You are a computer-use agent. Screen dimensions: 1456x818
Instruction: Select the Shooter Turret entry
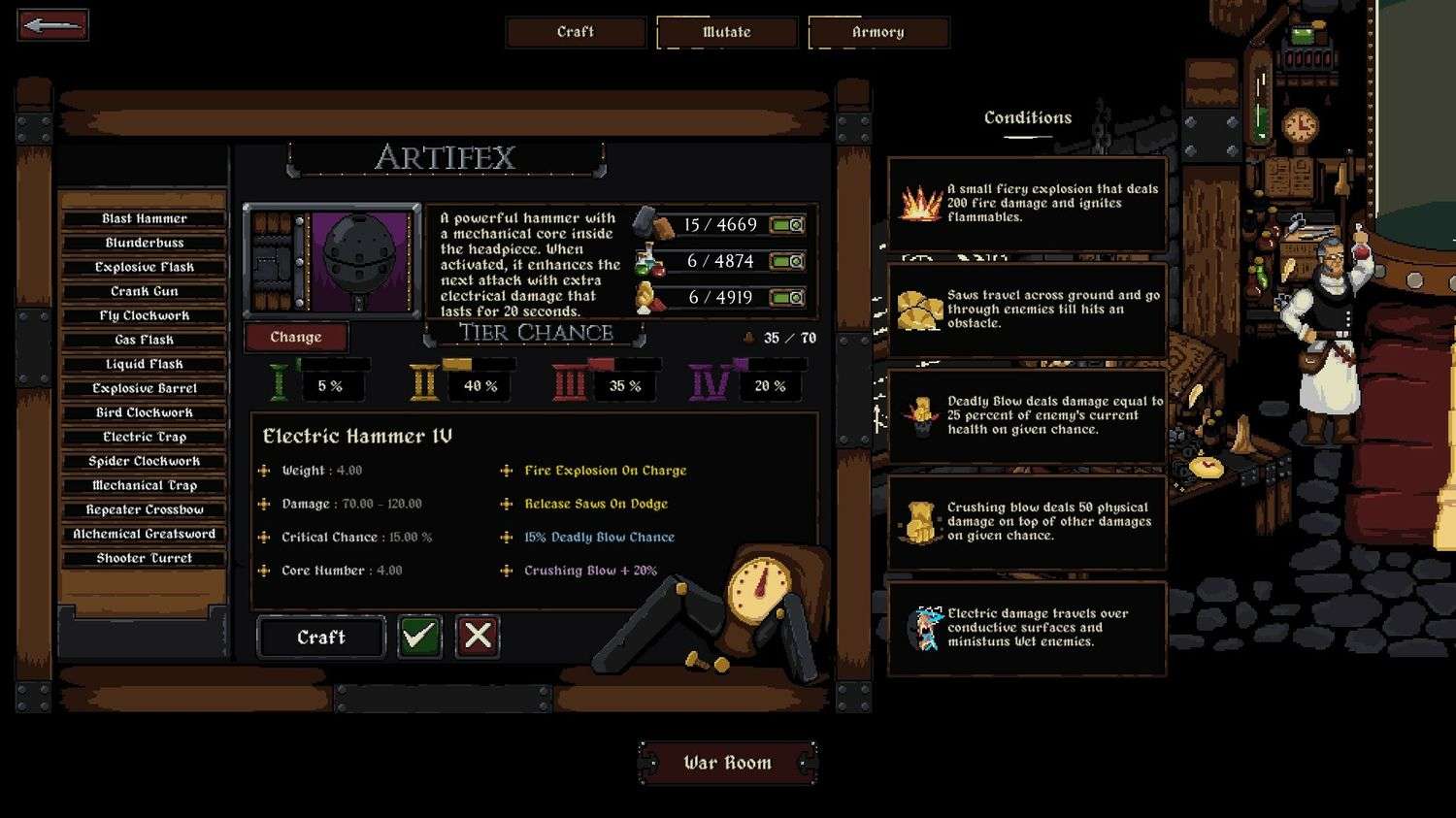[x=145, y=558]
